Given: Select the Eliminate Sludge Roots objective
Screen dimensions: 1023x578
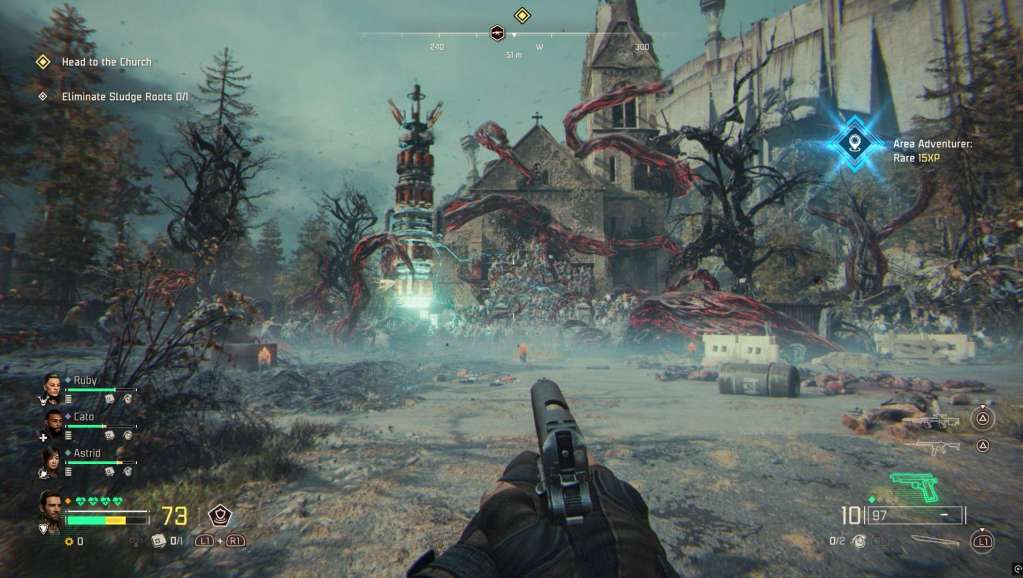Looking at the screenshot, I should point(124,97).
